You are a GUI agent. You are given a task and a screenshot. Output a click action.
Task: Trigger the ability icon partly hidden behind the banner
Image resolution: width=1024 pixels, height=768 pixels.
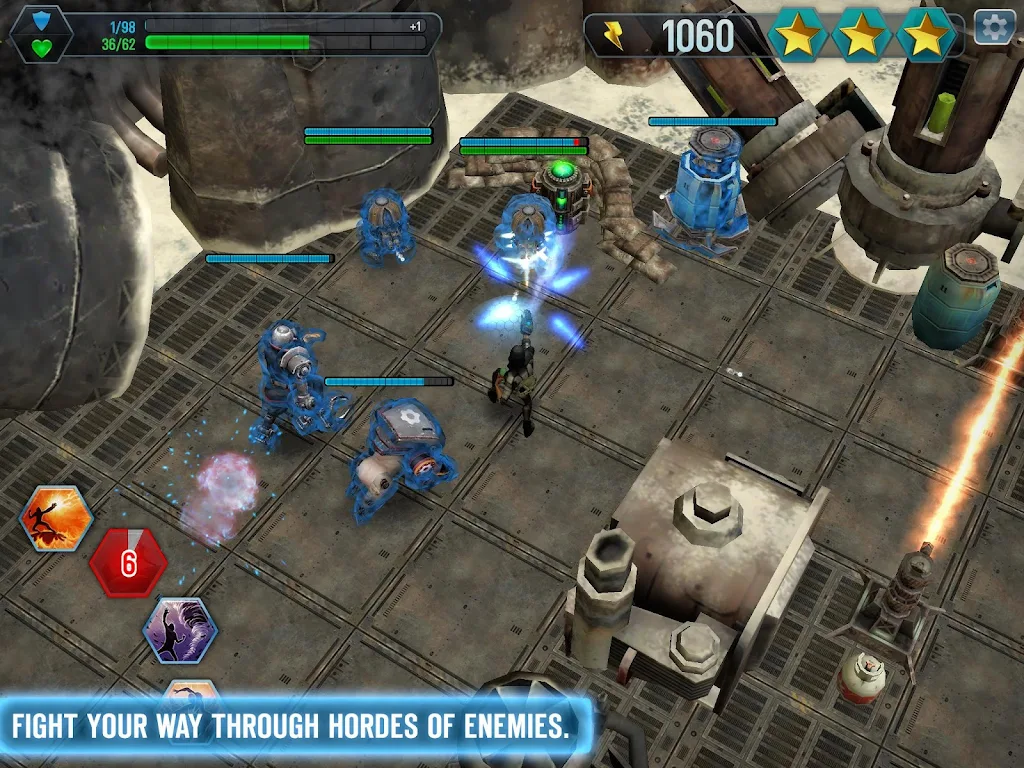(190, 690)
